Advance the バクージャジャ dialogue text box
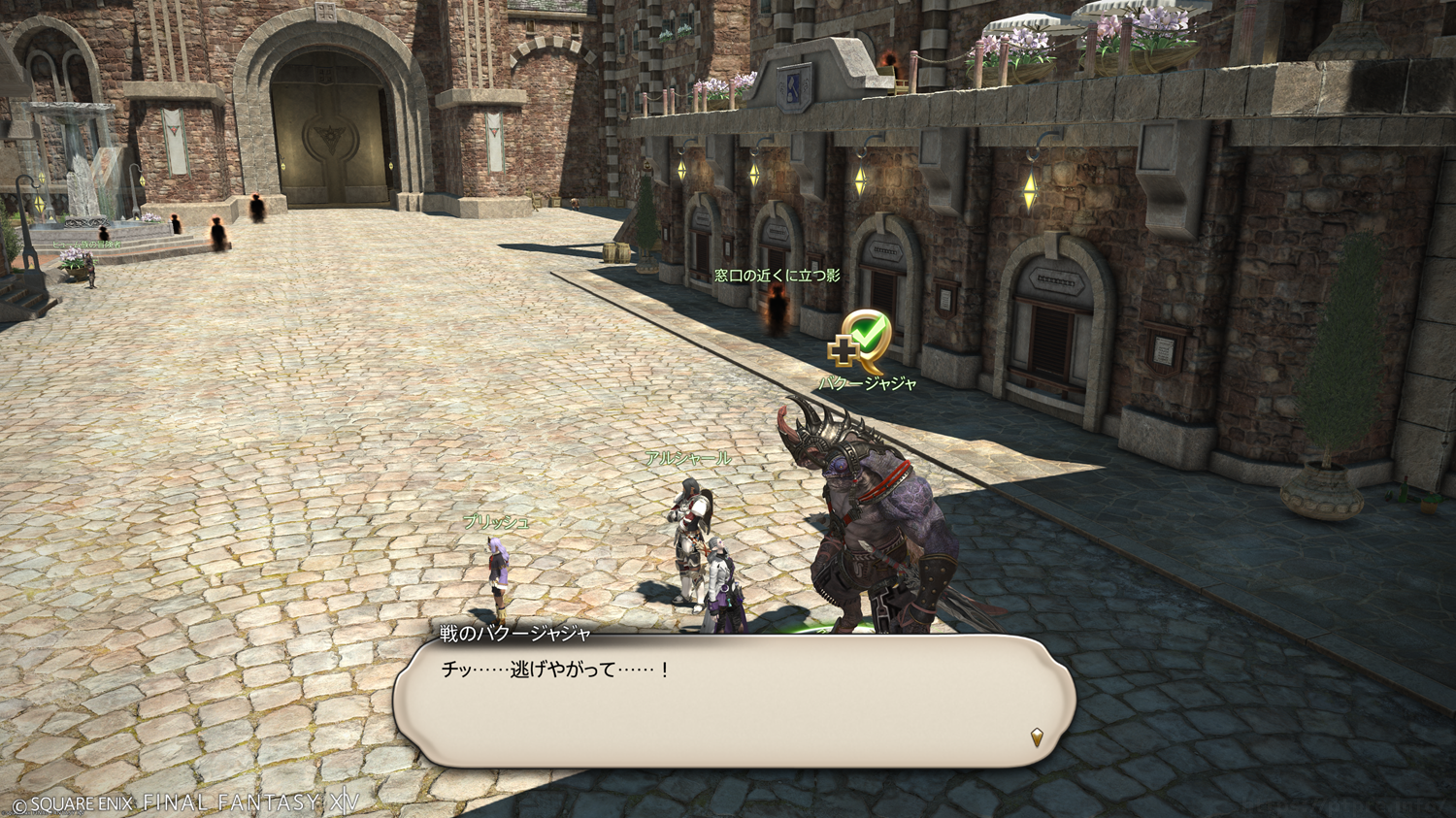 (x=734, y=702)
